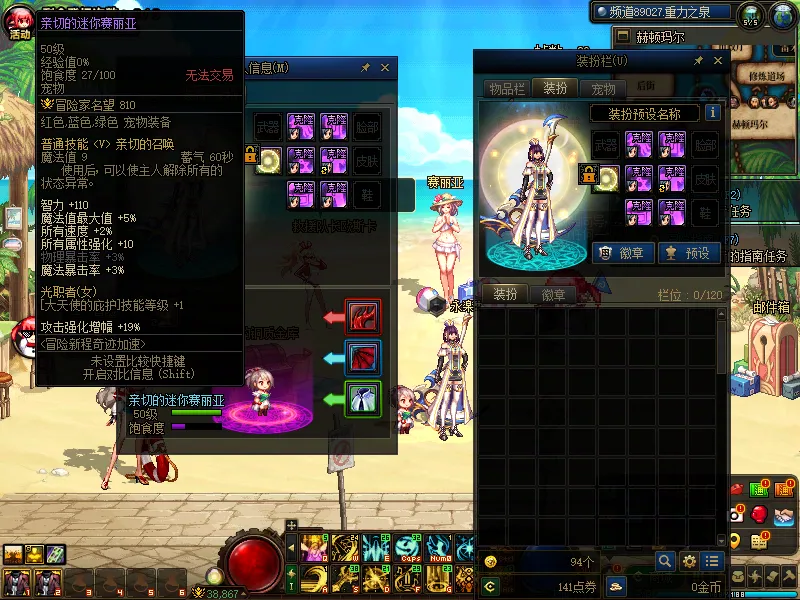Select the blue-framed red fan slot
This screenshot has height=600, width=800.
[x=362, y=357]
